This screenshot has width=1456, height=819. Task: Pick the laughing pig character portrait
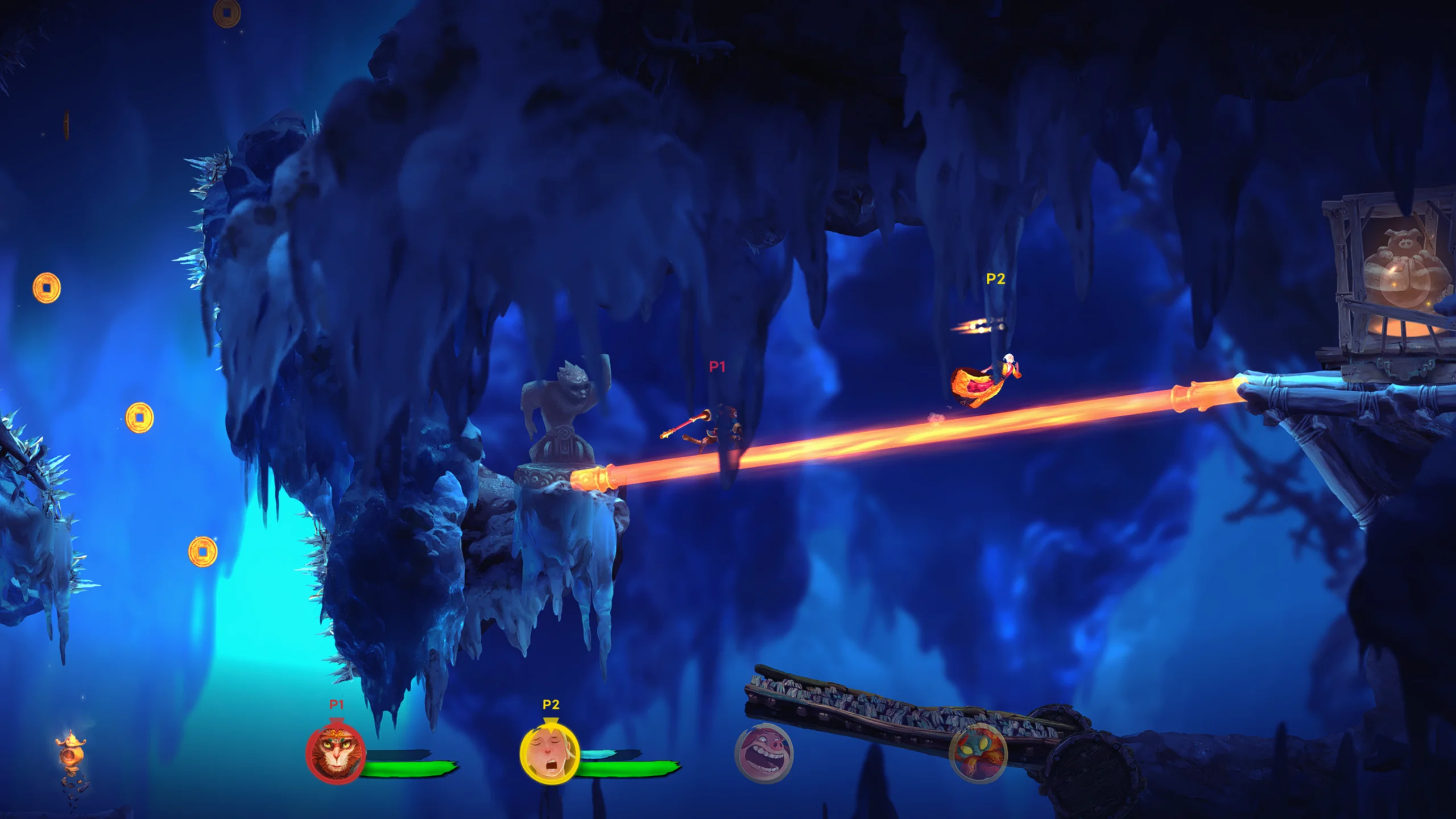coord(764,754)
